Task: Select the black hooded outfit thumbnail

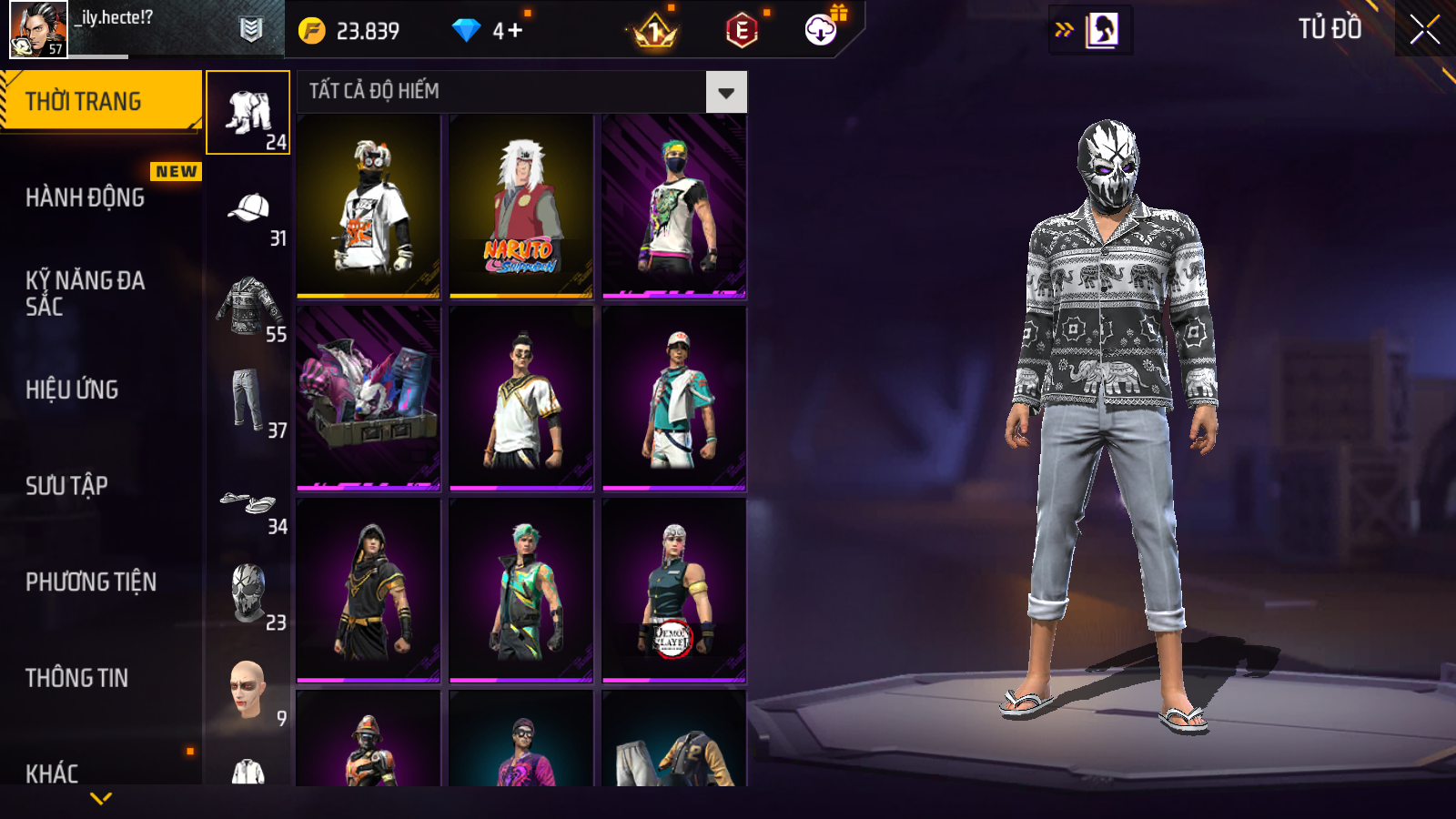Action: point(369,590)
